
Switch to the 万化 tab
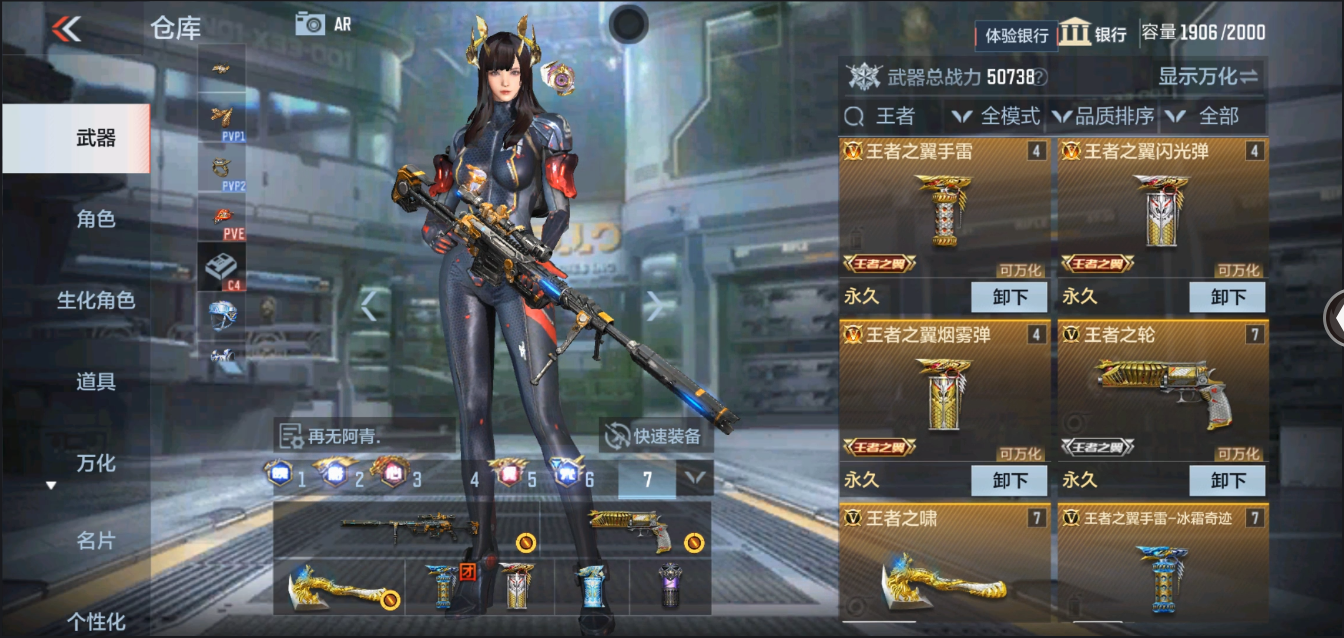(96, 463)
